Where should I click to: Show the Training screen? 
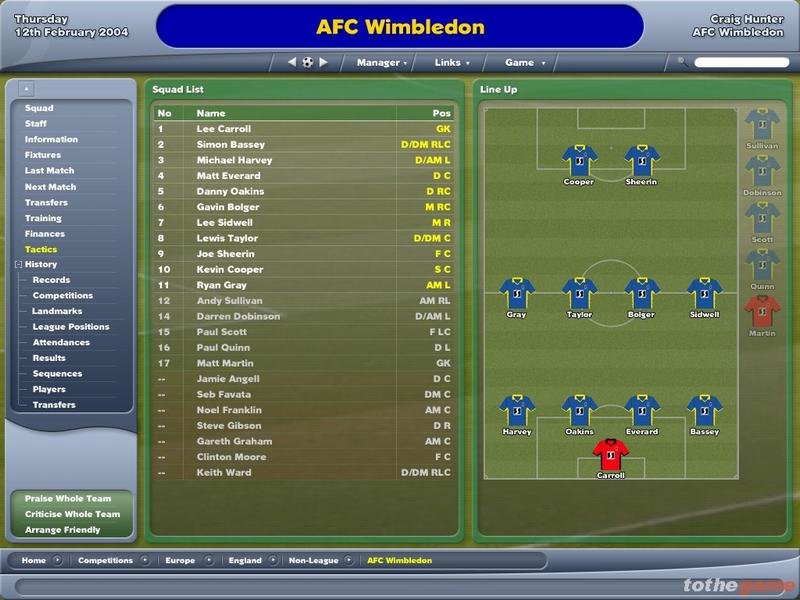[x=43, y=218]
